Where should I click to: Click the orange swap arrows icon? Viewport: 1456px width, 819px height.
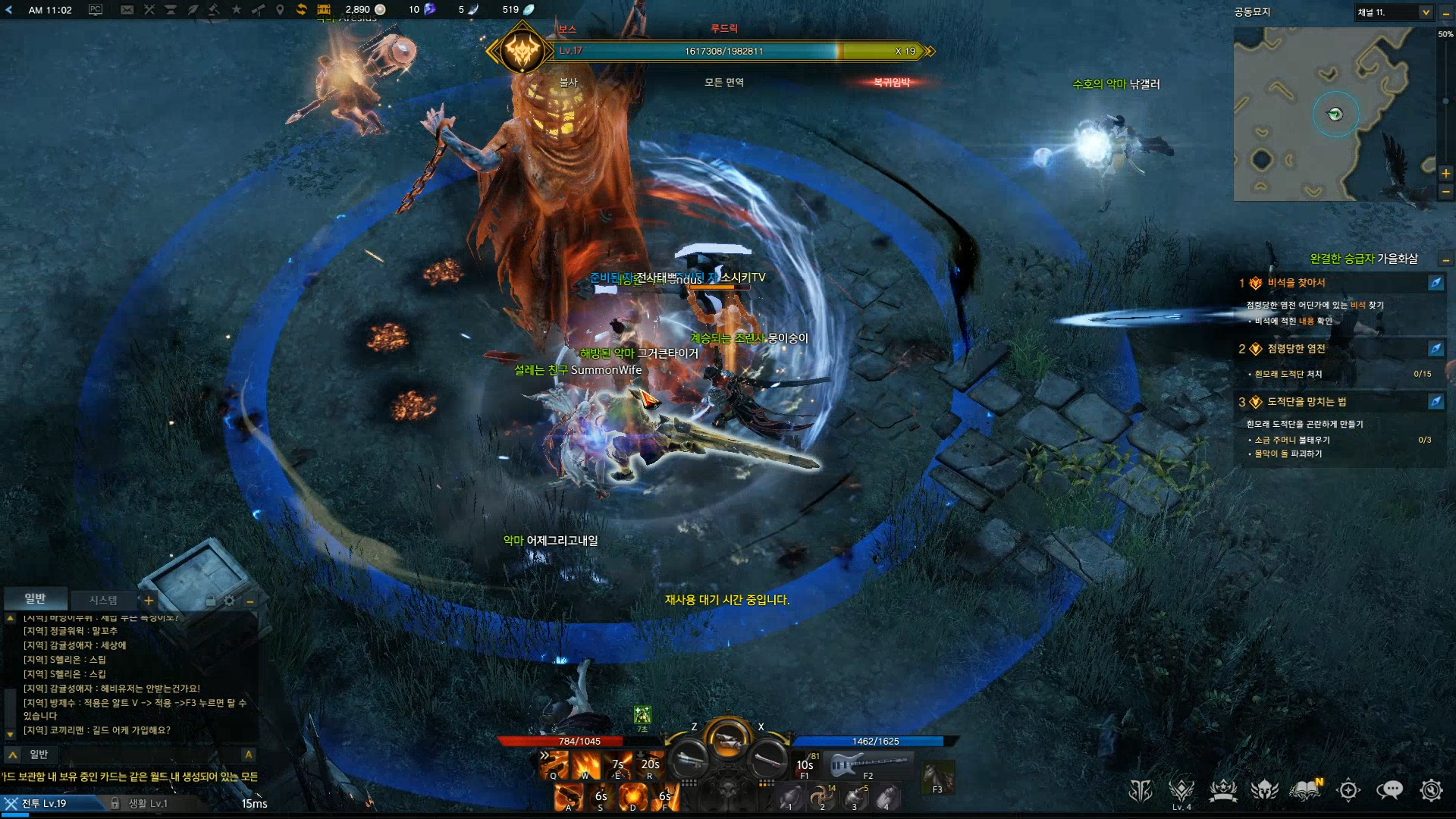pyautogui.click(x=301, y=10)
